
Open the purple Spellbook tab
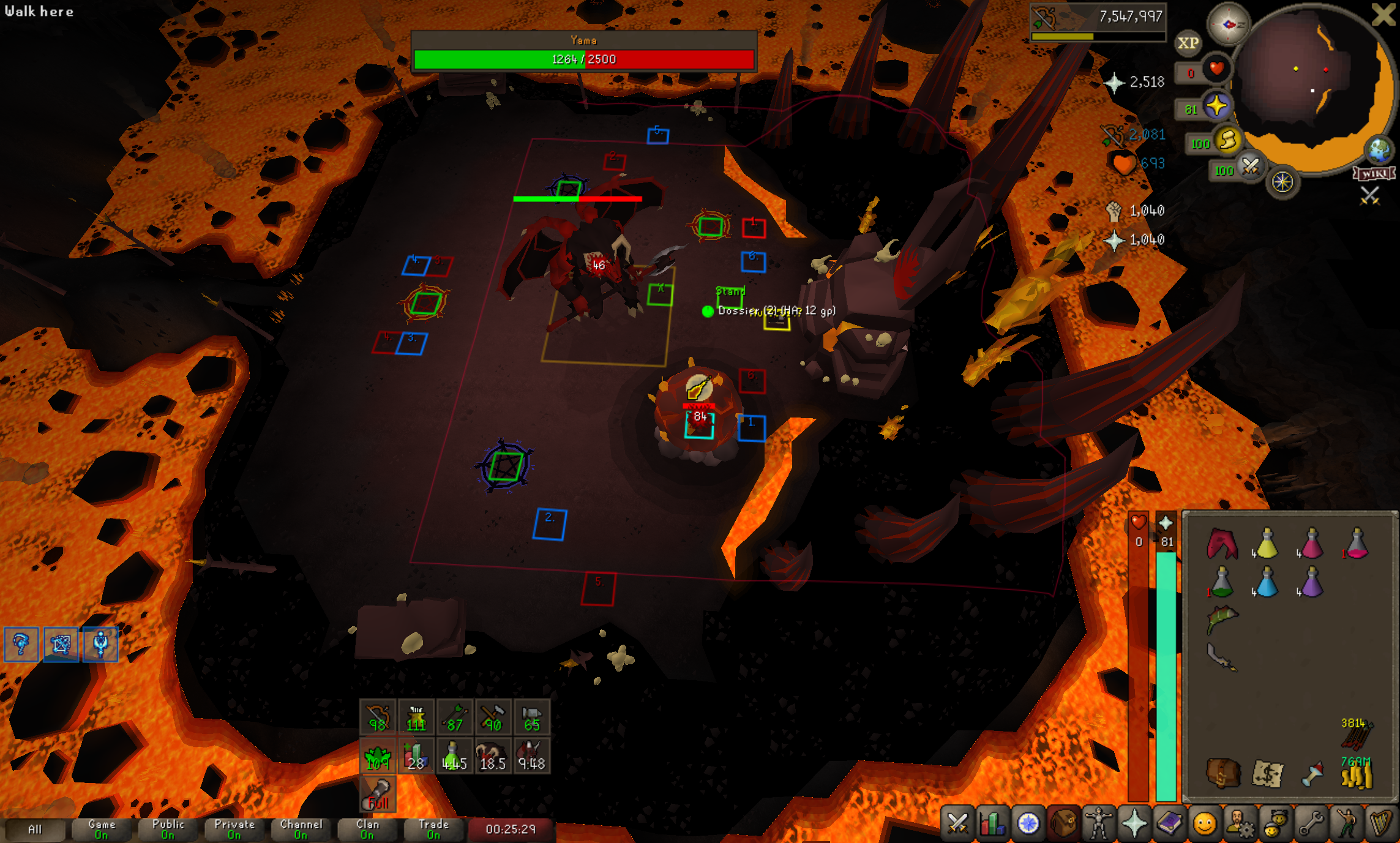(1169, 823)
